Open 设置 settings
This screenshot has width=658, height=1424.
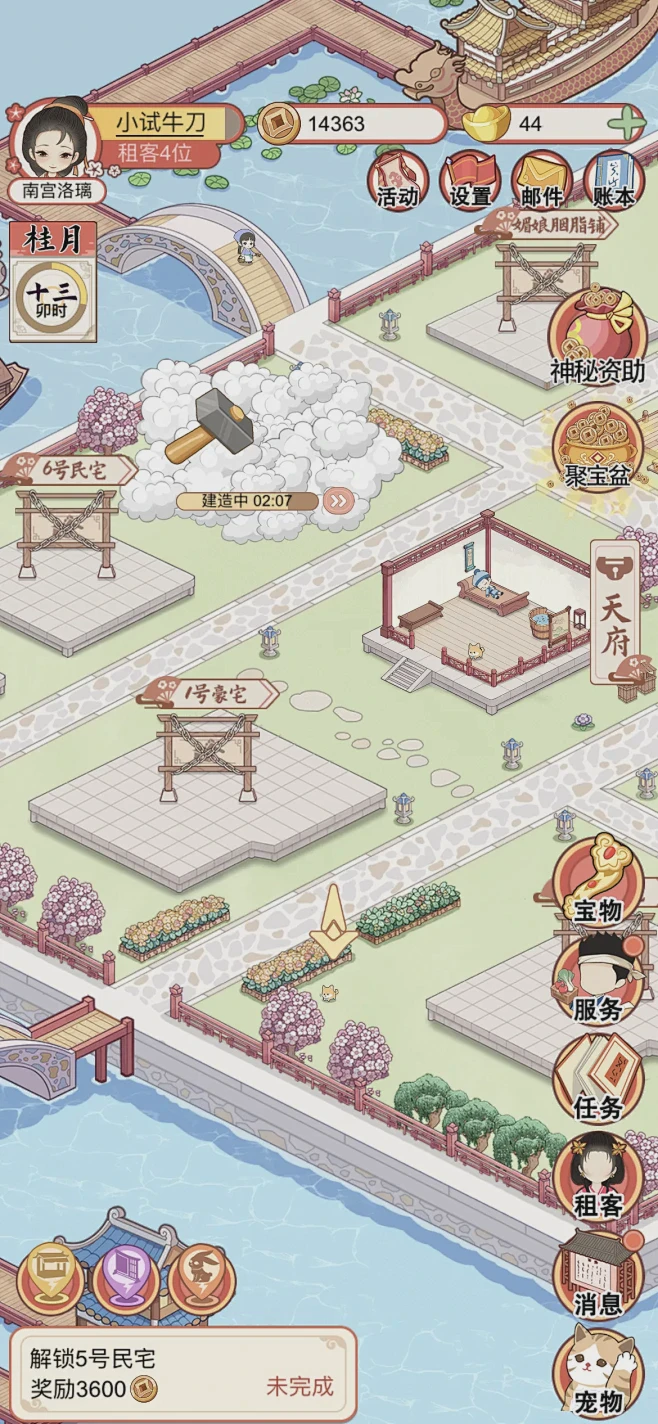470,181
